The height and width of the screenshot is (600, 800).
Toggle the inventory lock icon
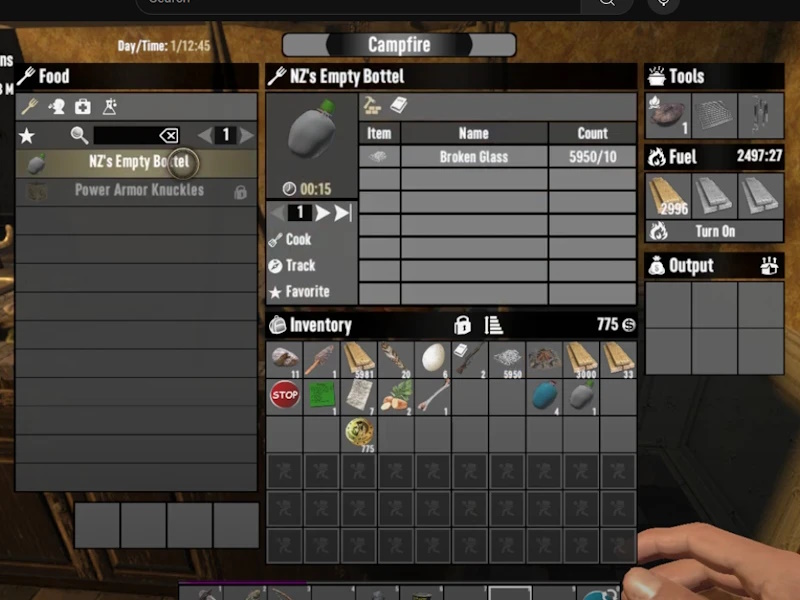point(462,325)
